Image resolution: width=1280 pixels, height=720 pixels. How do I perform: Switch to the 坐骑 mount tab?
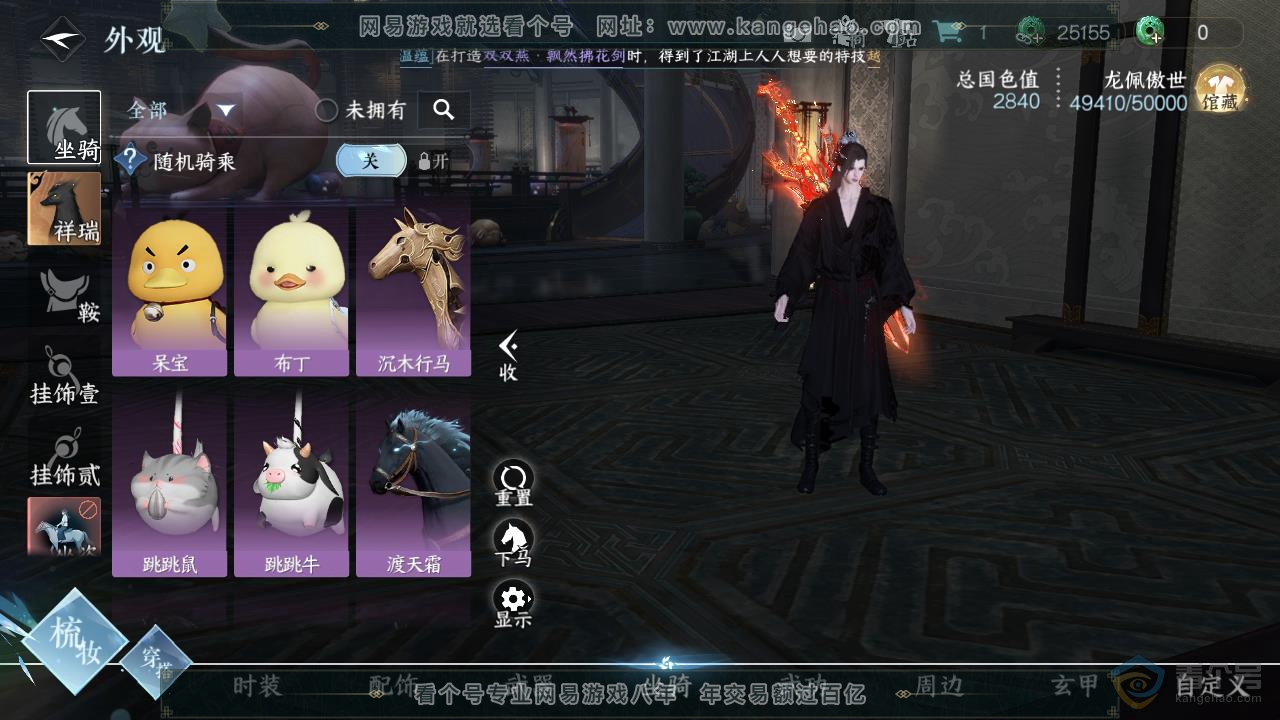click(64, 127)
